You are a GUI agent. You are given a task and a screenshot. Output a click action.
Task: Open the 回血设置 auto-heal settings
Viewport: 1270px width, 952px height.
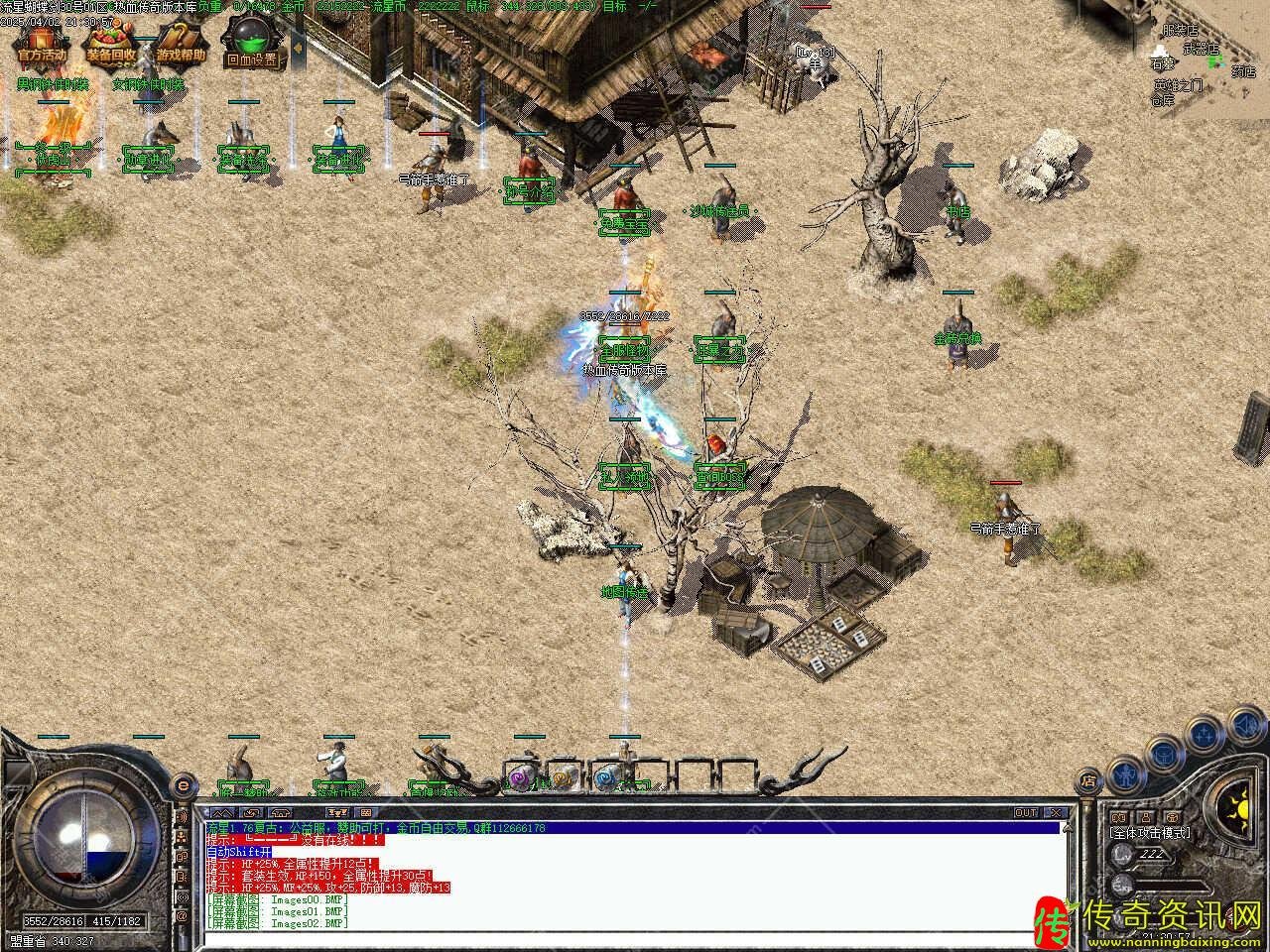coord(251,46)
